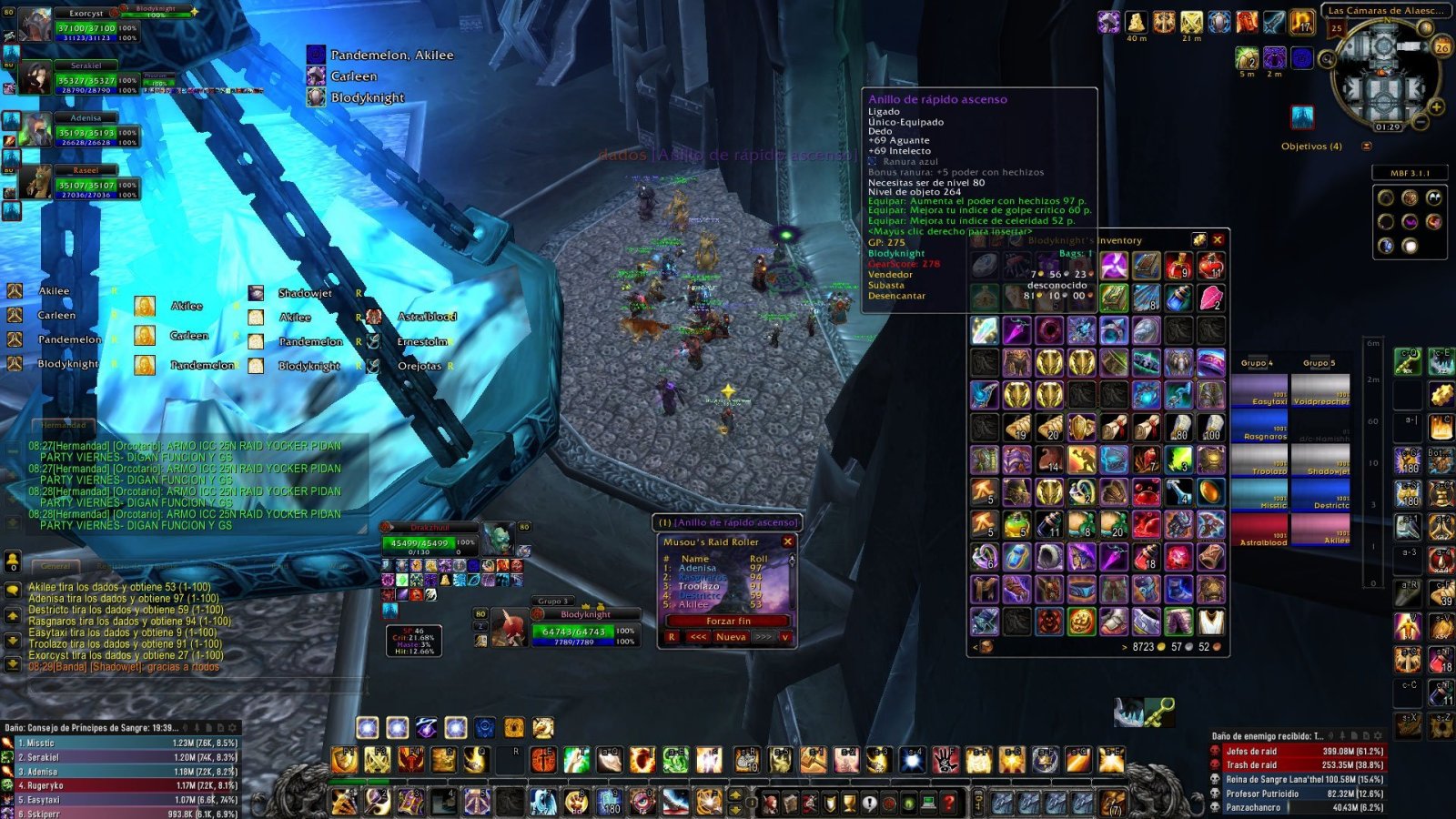1456x819 pixels.
Task: Zoom in the minimap
Action: [x=1437, y=106]
